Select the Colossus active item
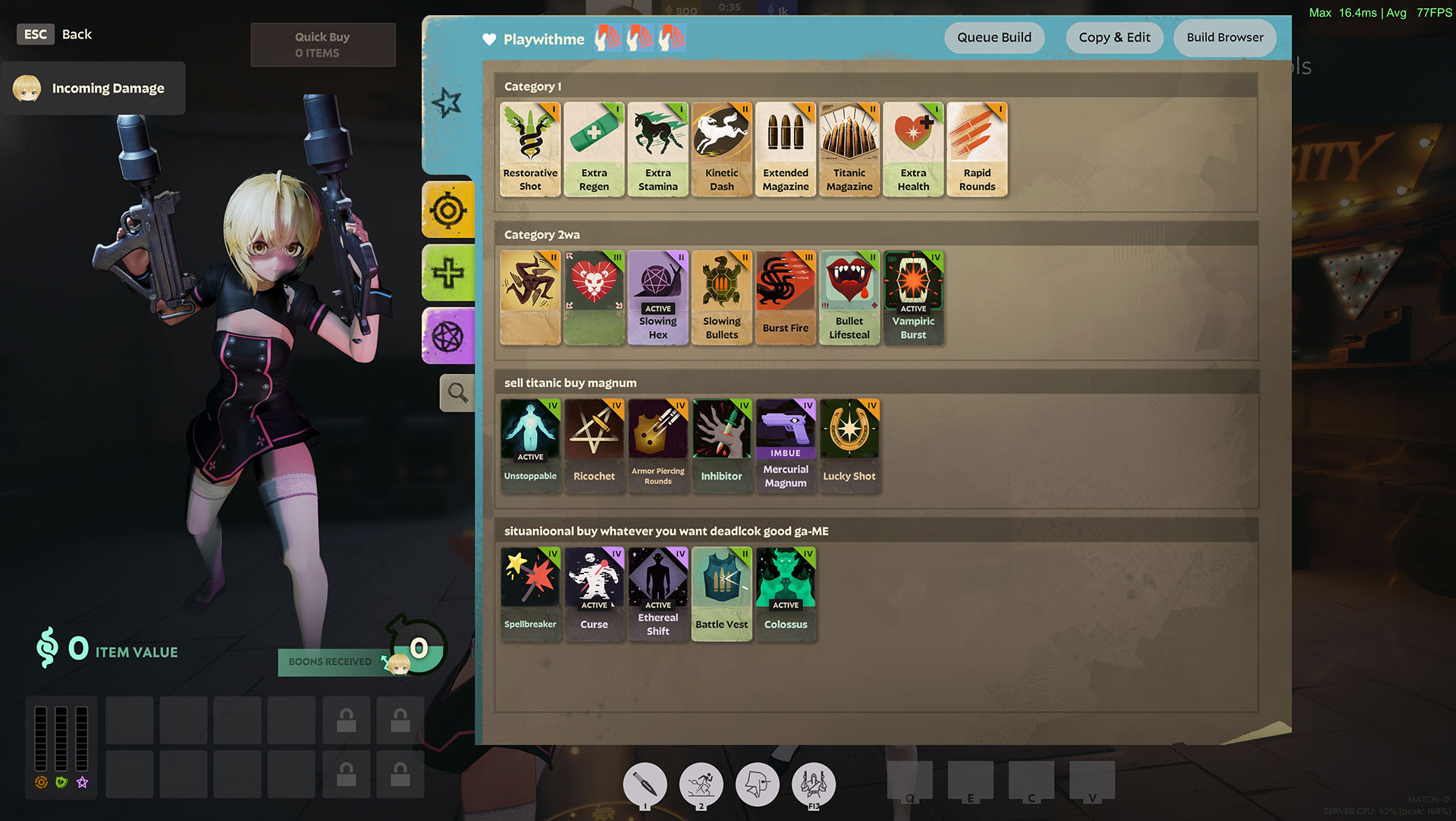 [785, 592]
